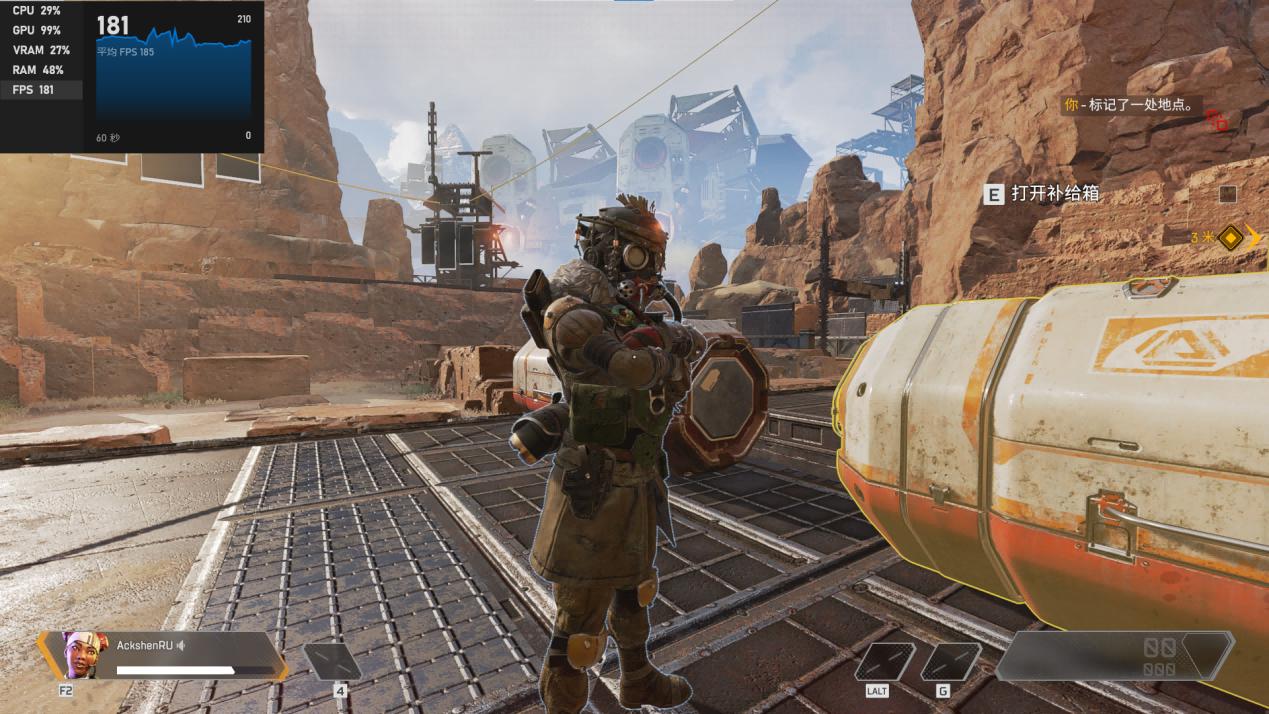Click the weapon and ammo panel

(x=1115, y=656)
